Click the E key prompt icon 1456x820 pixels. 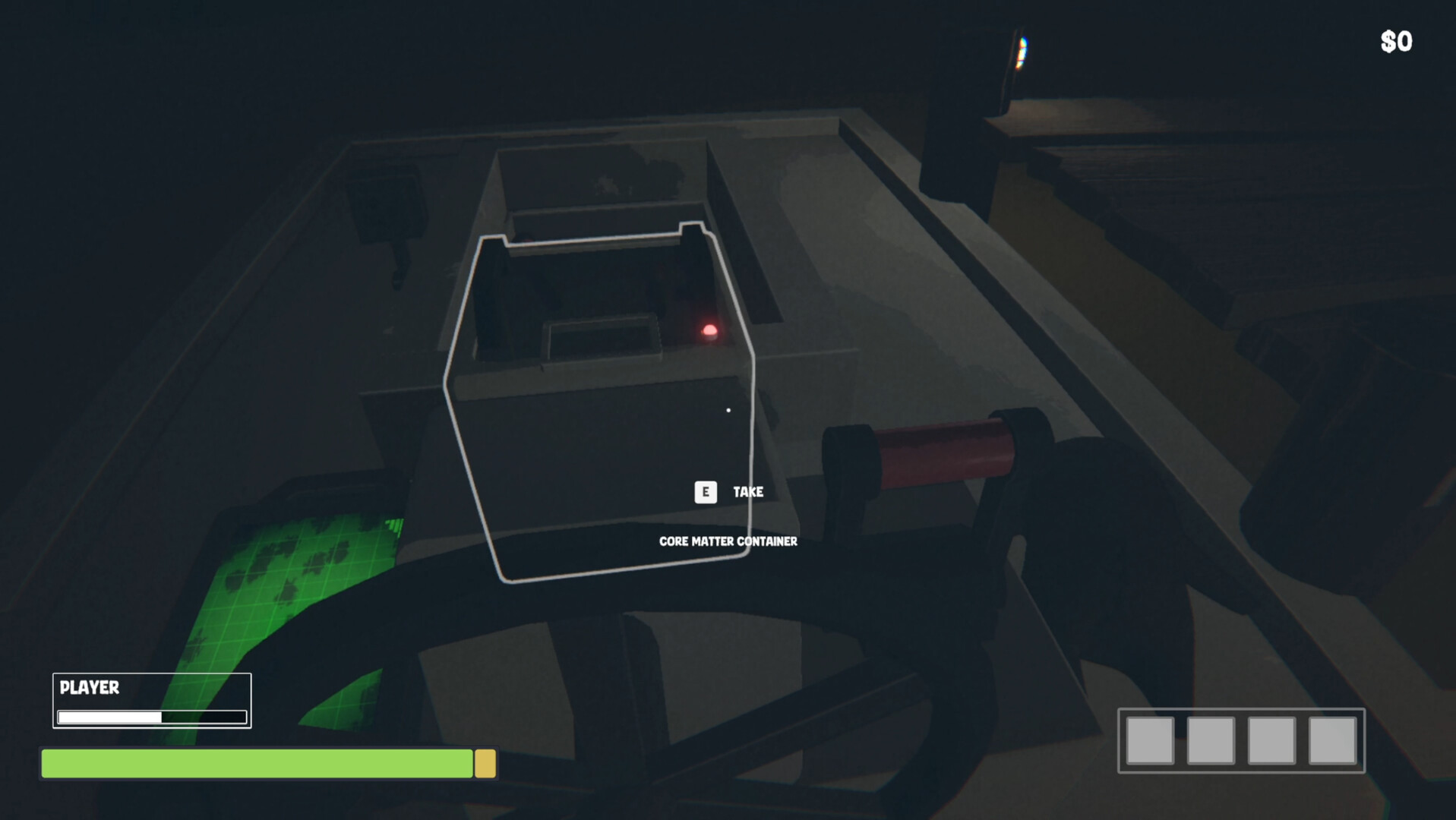706,492
